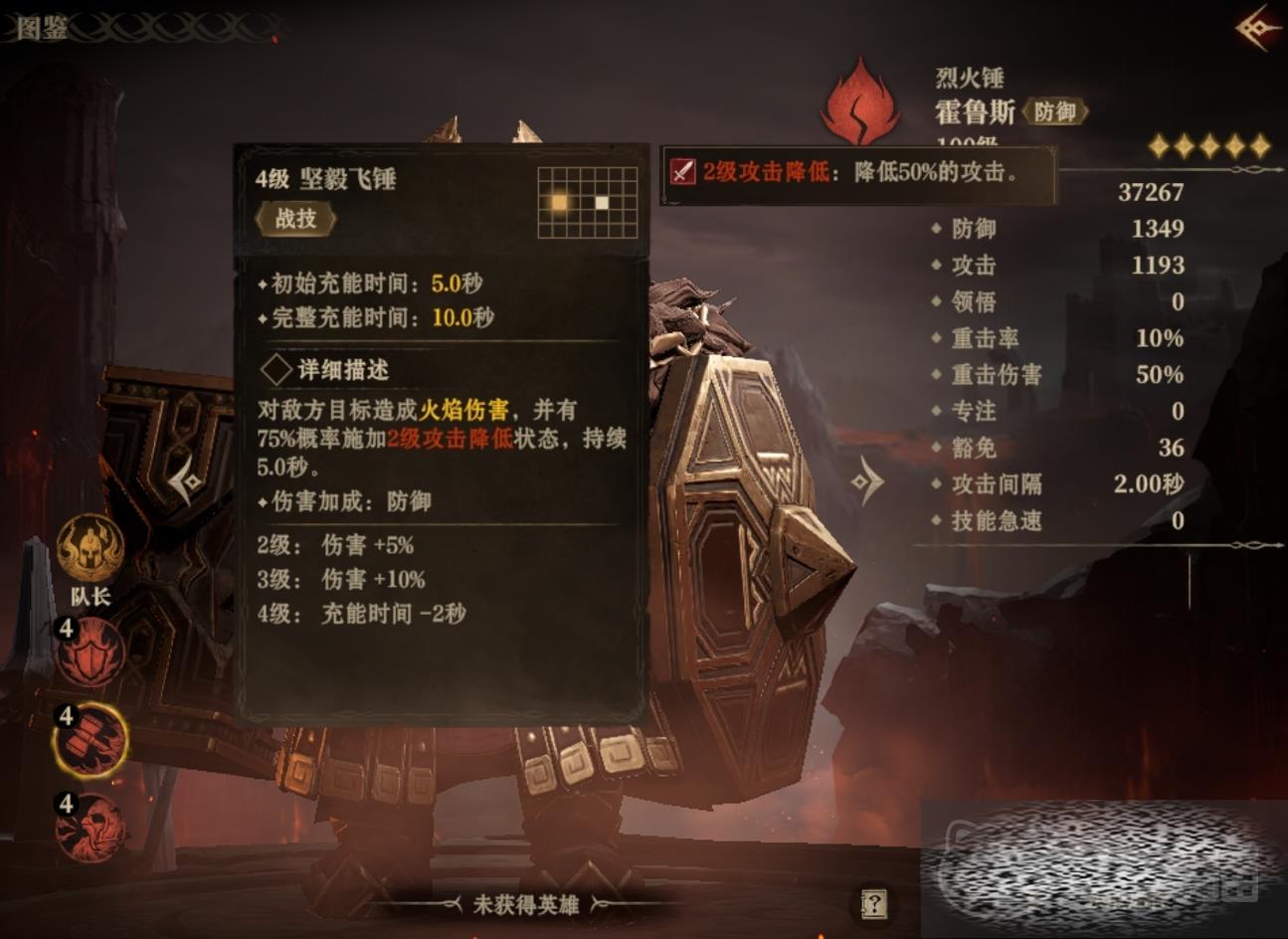Select the highlighted hammer skill icon
Image resolution: width=1288 pixels, height=939 pixels.
91,740
